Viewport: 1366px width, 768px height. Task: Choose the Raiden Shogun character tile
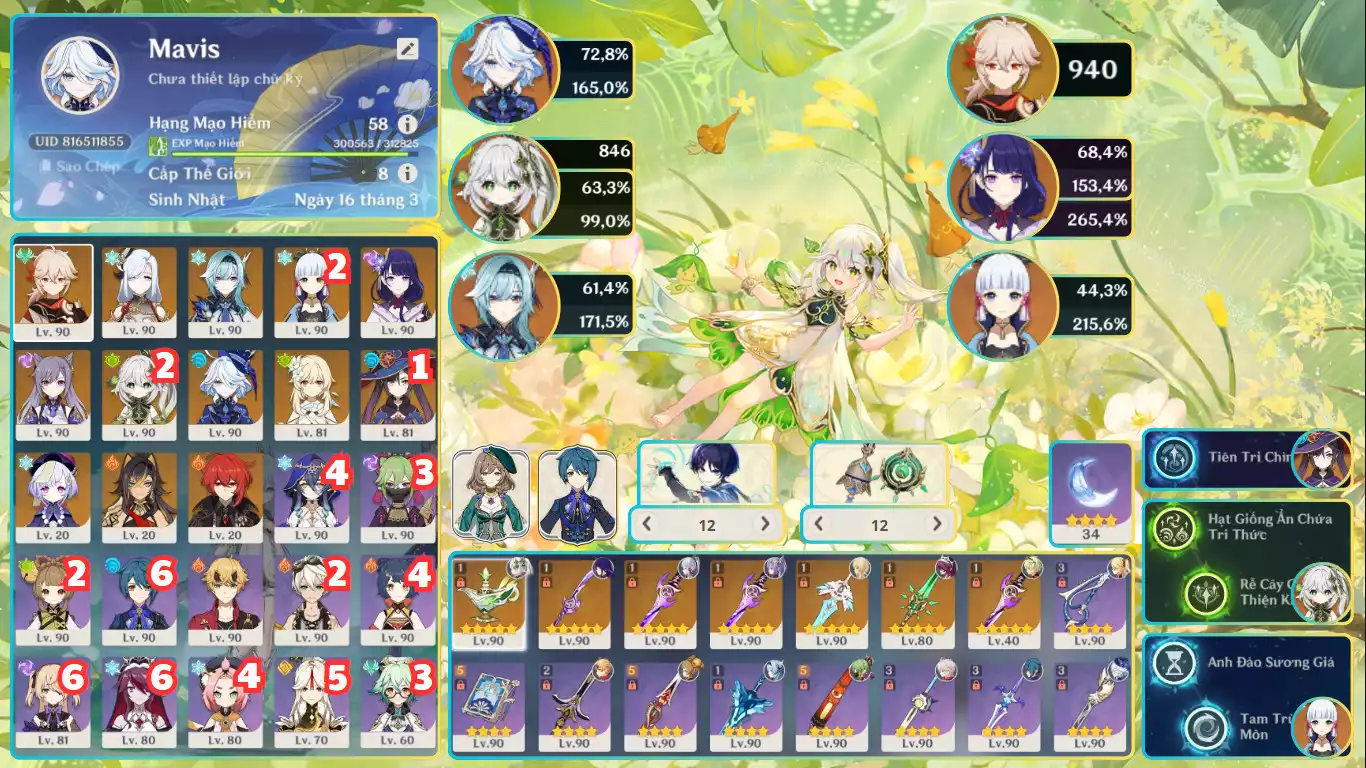pos(398,292)
